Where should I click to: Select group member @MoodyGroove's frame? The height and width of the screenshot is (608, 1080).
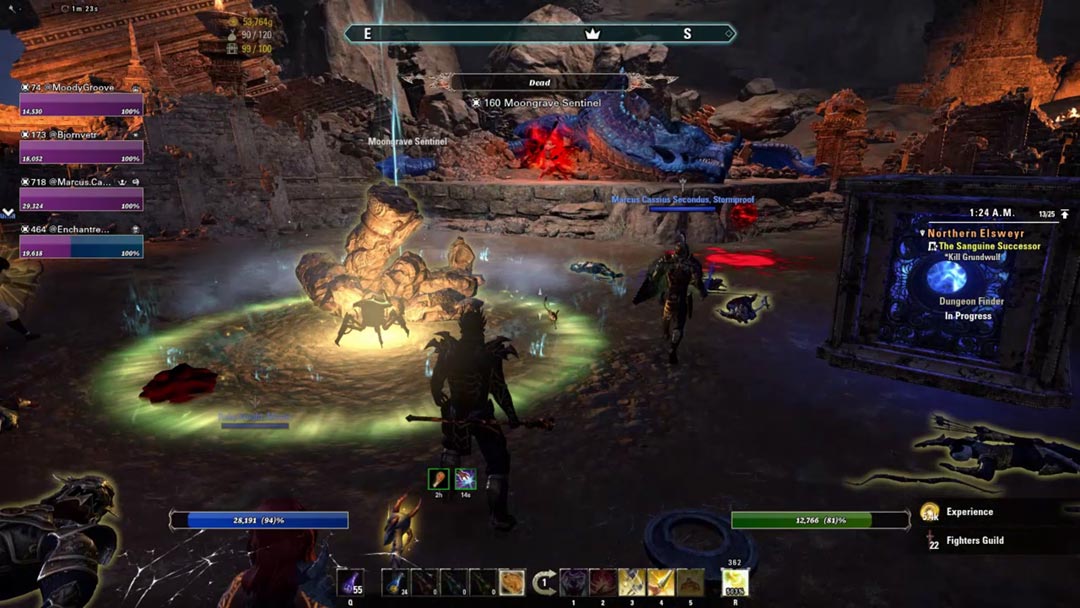81,103
